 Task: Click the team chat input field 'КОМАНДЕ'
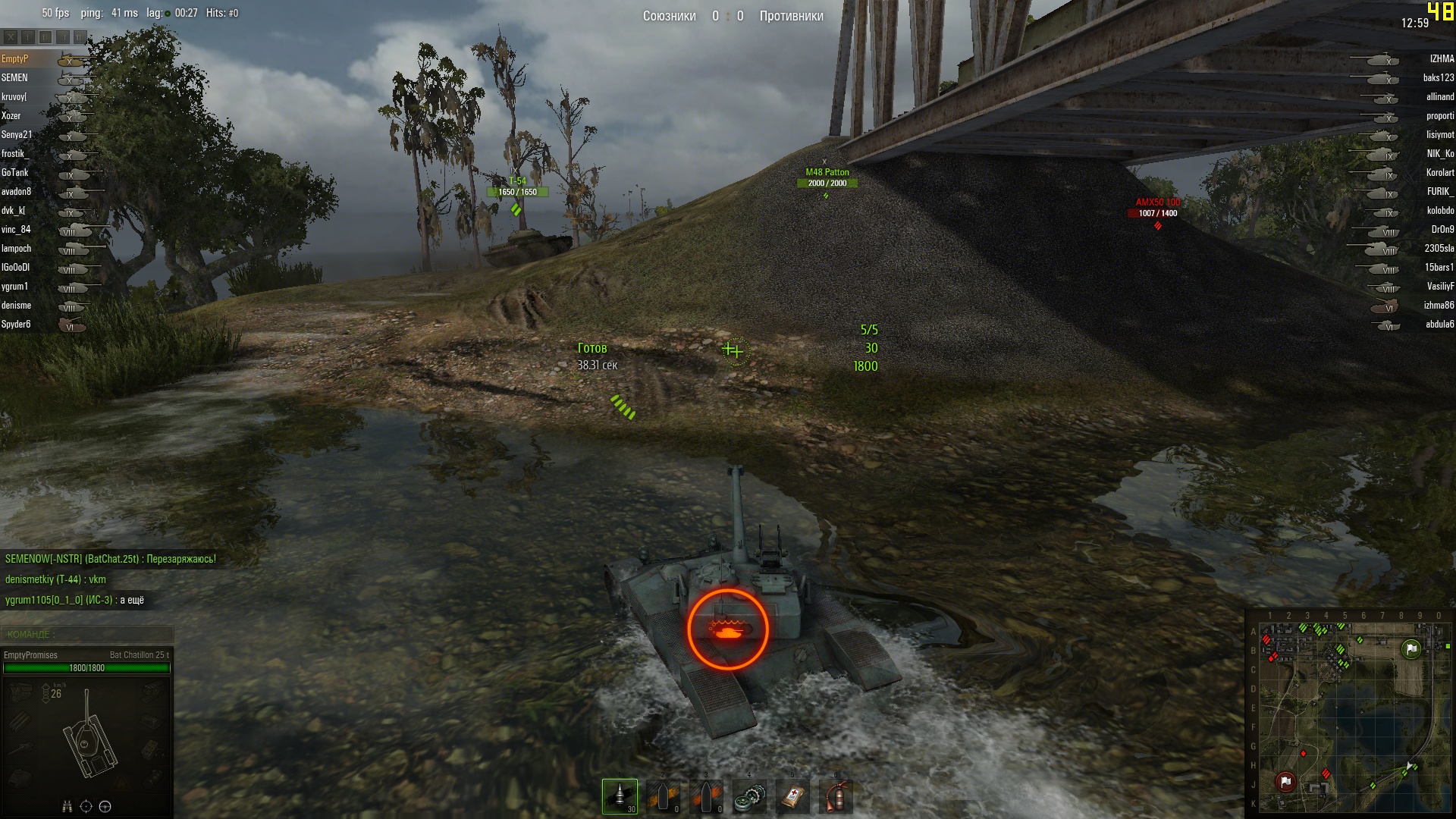87,634
